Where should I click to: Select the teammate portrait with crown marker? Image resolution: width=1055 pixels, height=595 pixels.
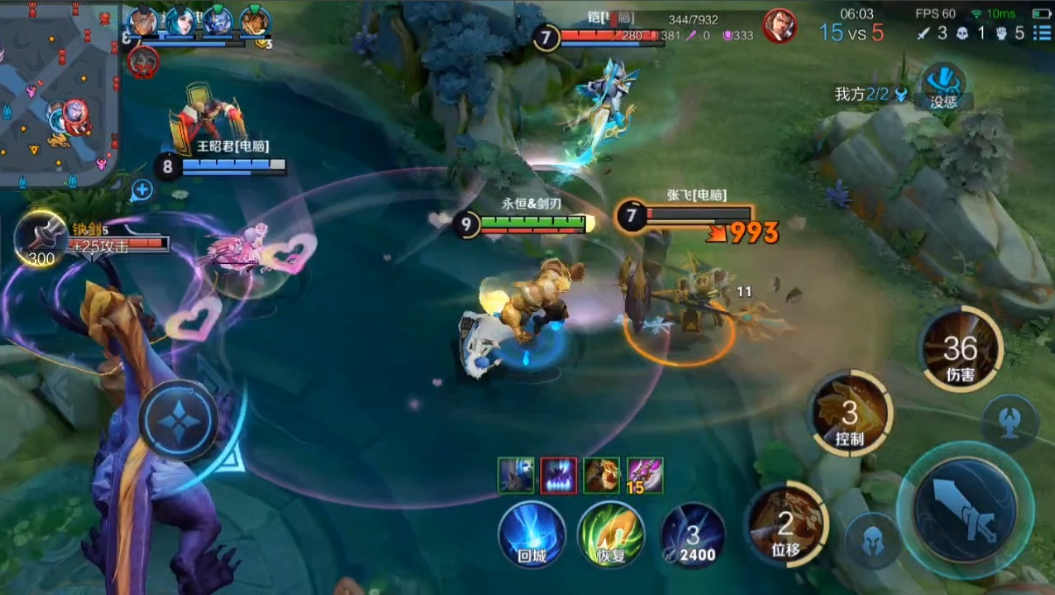255,22
